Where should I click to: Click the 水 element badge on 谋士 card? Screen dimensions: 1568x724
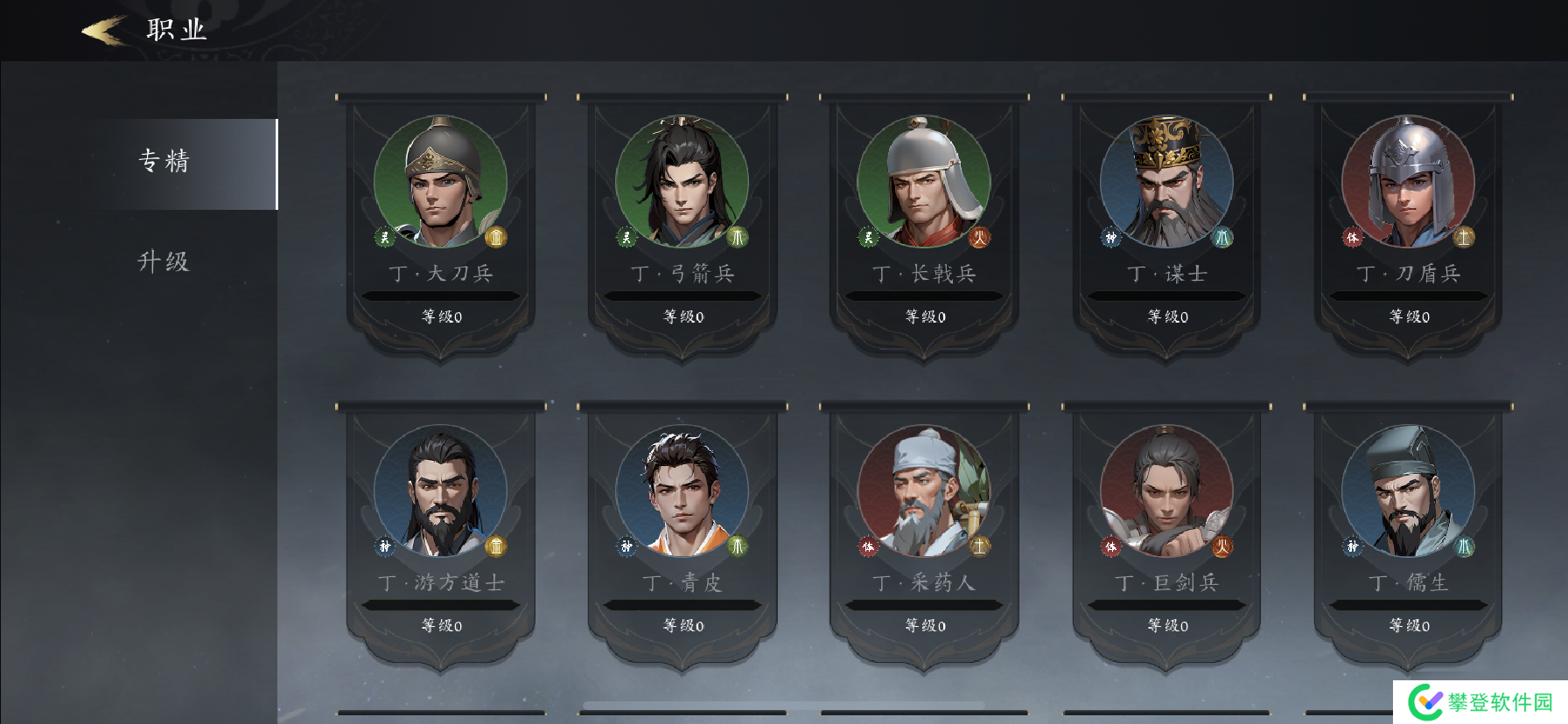tap(1223, 237)
